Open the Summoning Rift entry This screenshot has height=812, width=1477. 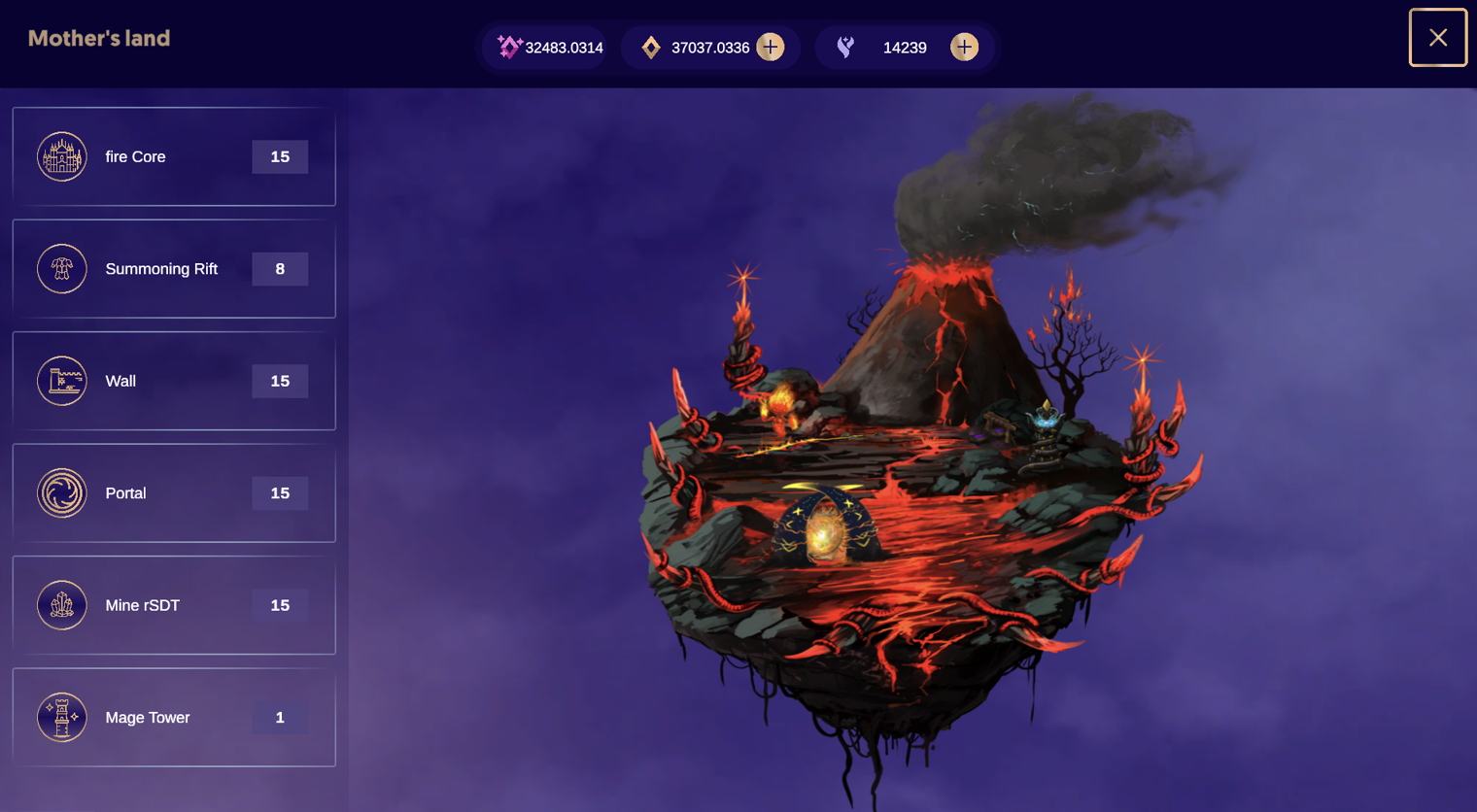click(174, 269)
